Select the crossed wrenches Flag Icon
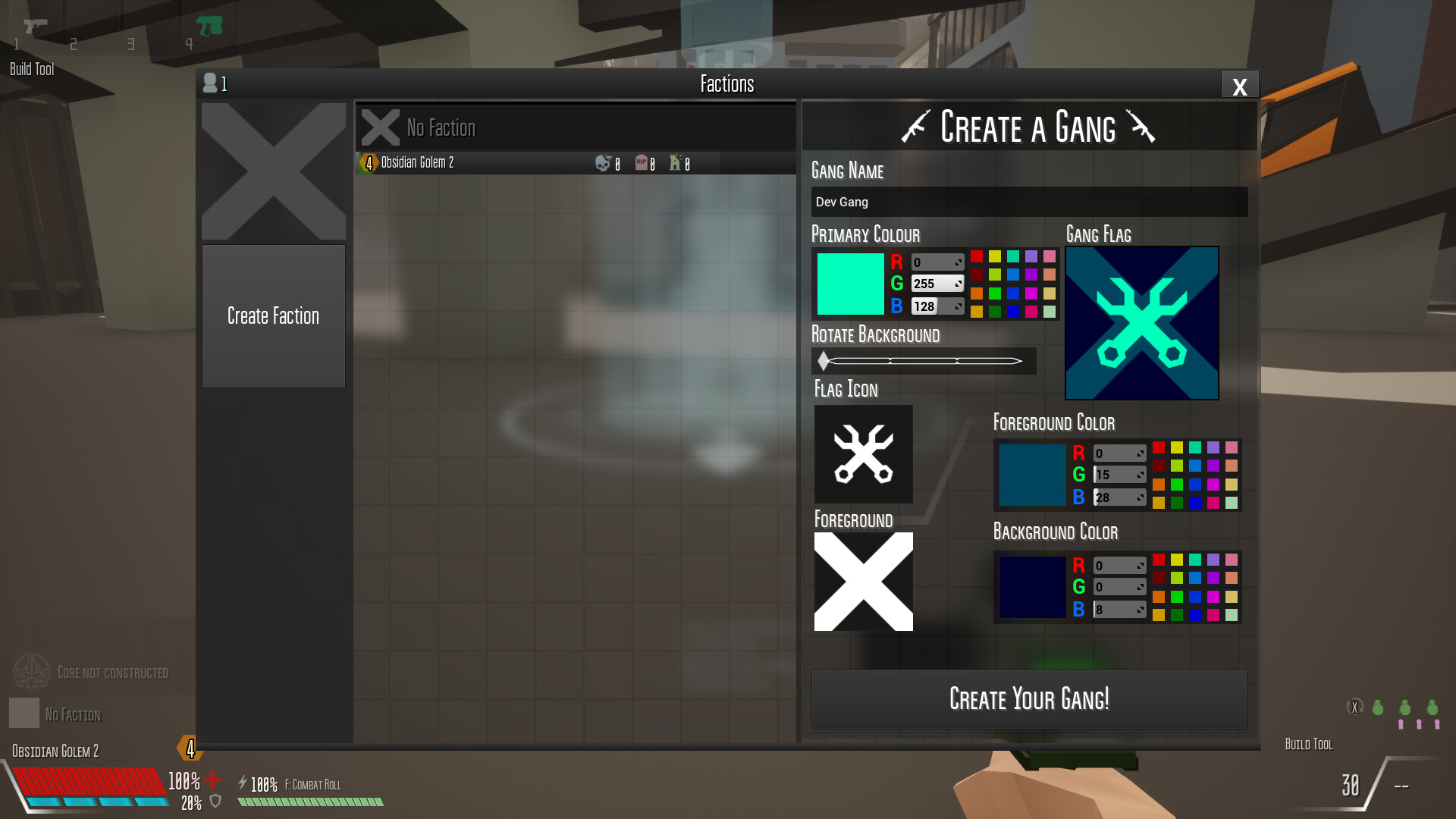Image resolution: width=1456 pixels, height=819 pixels. coord(863,453)
